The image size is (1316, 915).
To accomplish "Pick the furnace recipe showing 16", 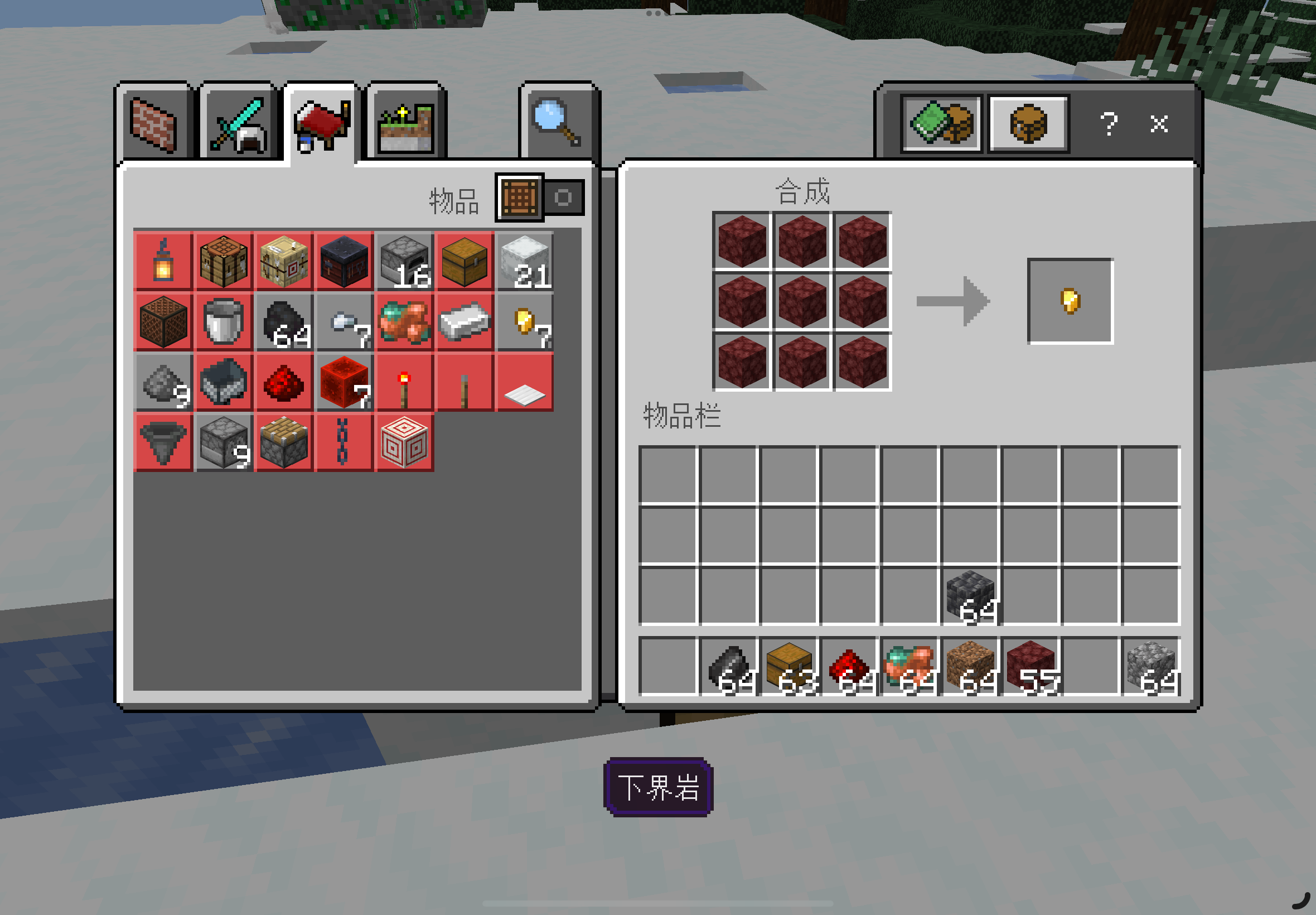I will pyautogui.click(x=404, y=261).
